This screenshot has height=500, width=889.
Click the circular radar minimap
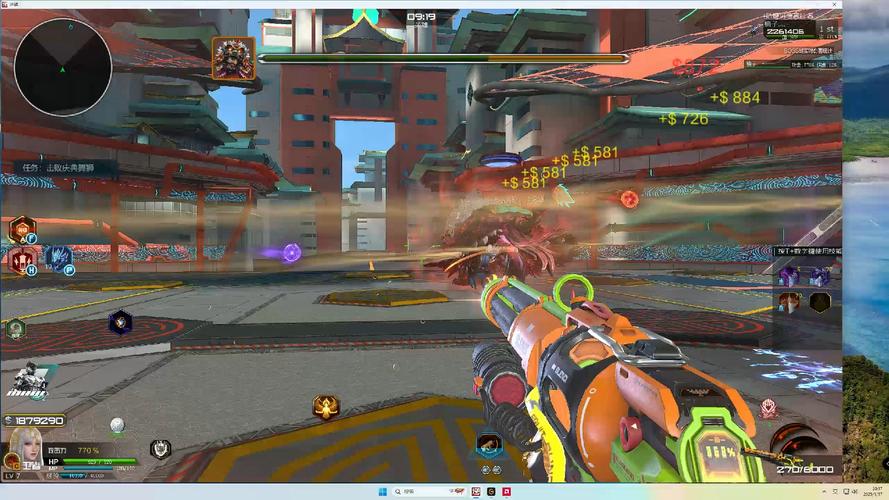click(62, 67)
